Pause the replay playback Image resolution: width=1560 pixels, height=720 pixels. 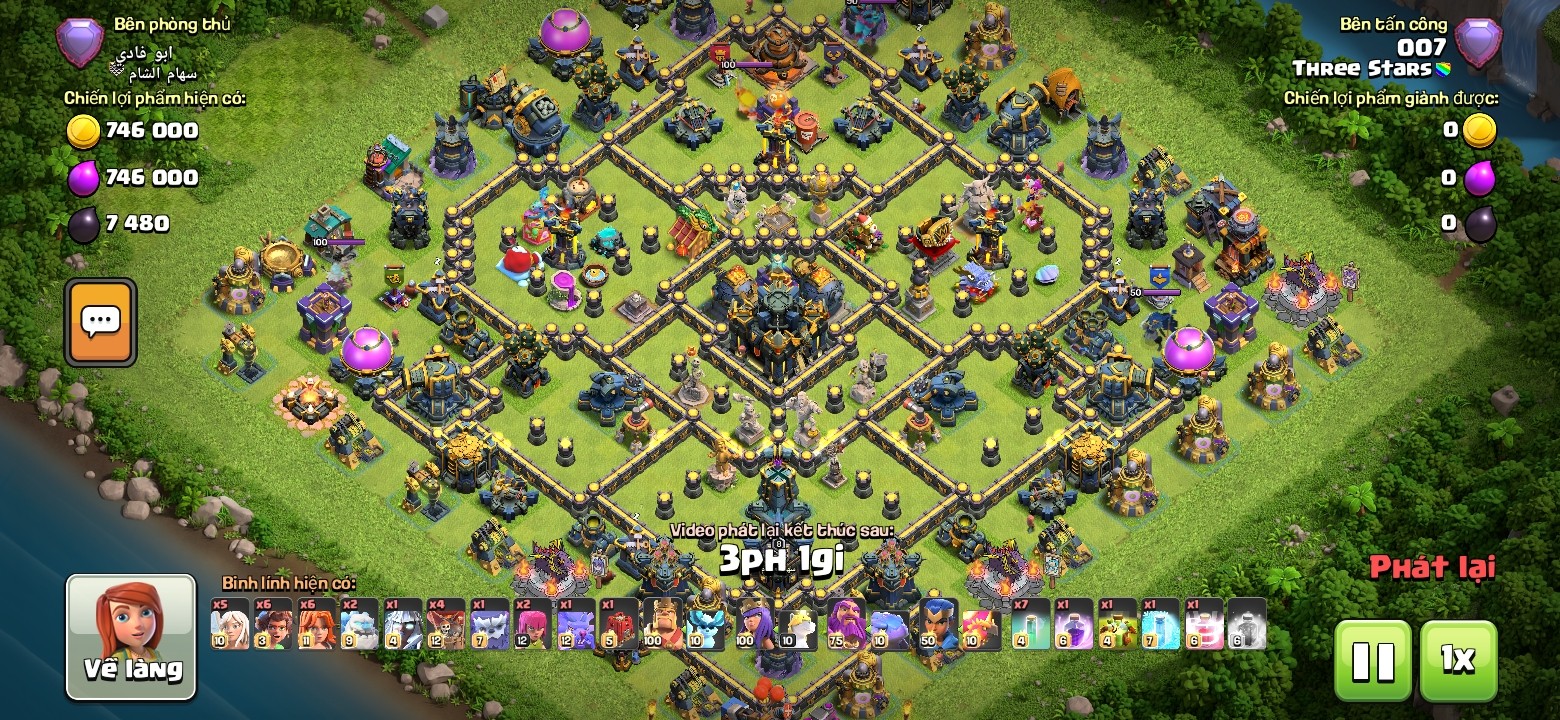pos(1372,660)
